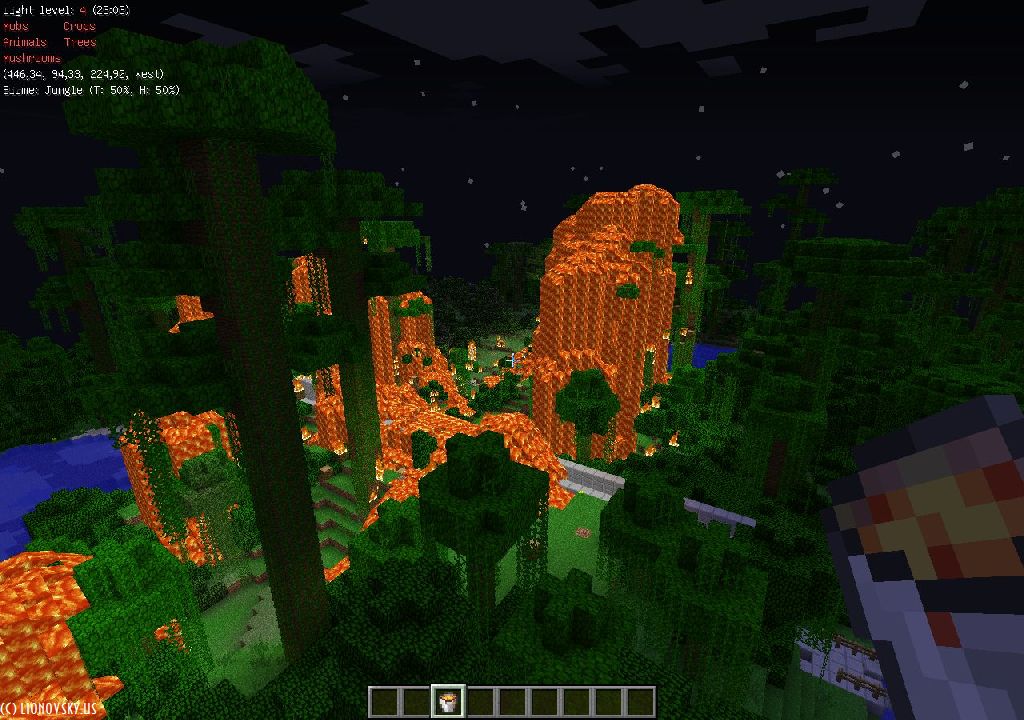This screenshot has width=1024, height=720.
Task: Select the lava bucket hotbar slot
Action: (x=448, y=702)
